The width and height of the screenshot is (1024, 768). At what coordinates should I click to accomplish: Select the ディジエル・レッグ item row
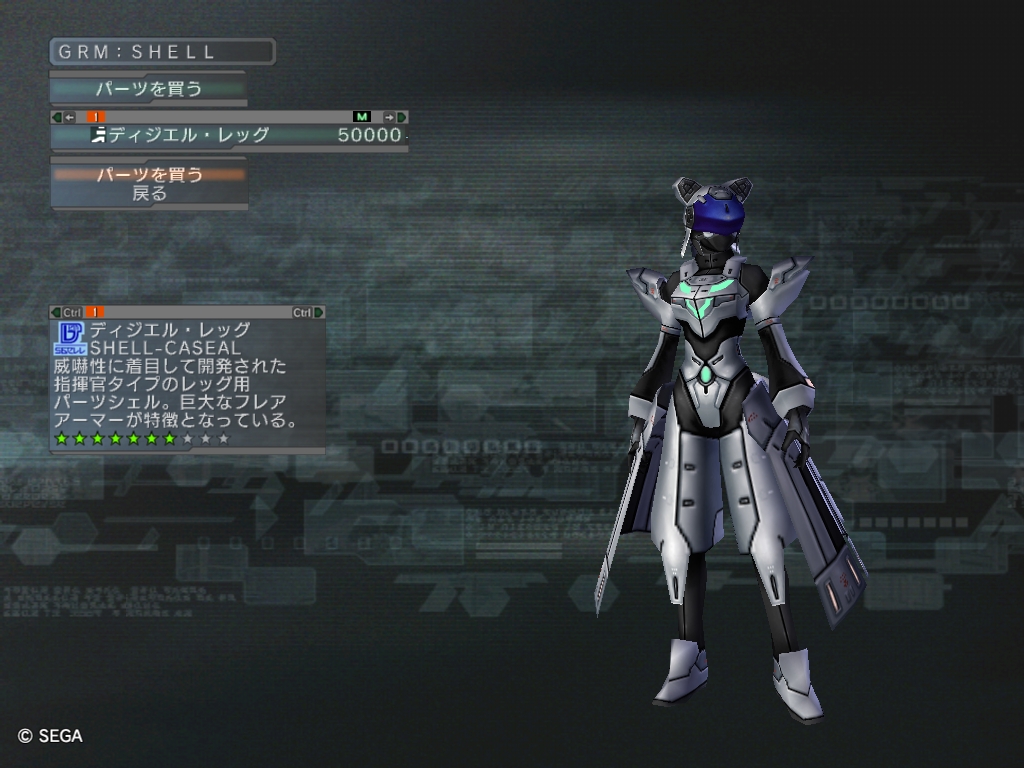pyautogui.click(x=228, y=135)
